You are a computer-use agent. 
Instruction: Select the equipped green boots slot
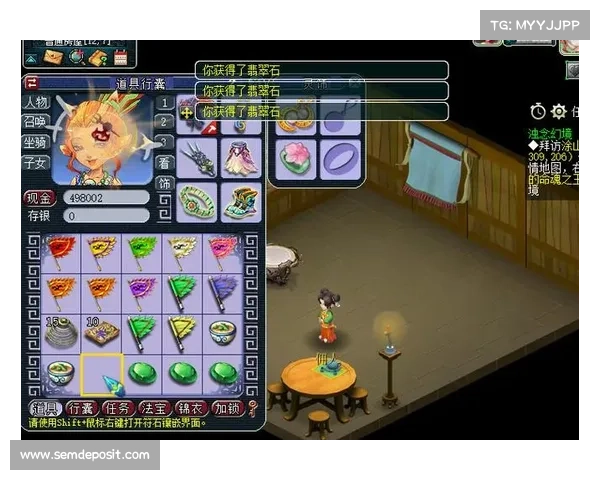click(x=240, y=201)
